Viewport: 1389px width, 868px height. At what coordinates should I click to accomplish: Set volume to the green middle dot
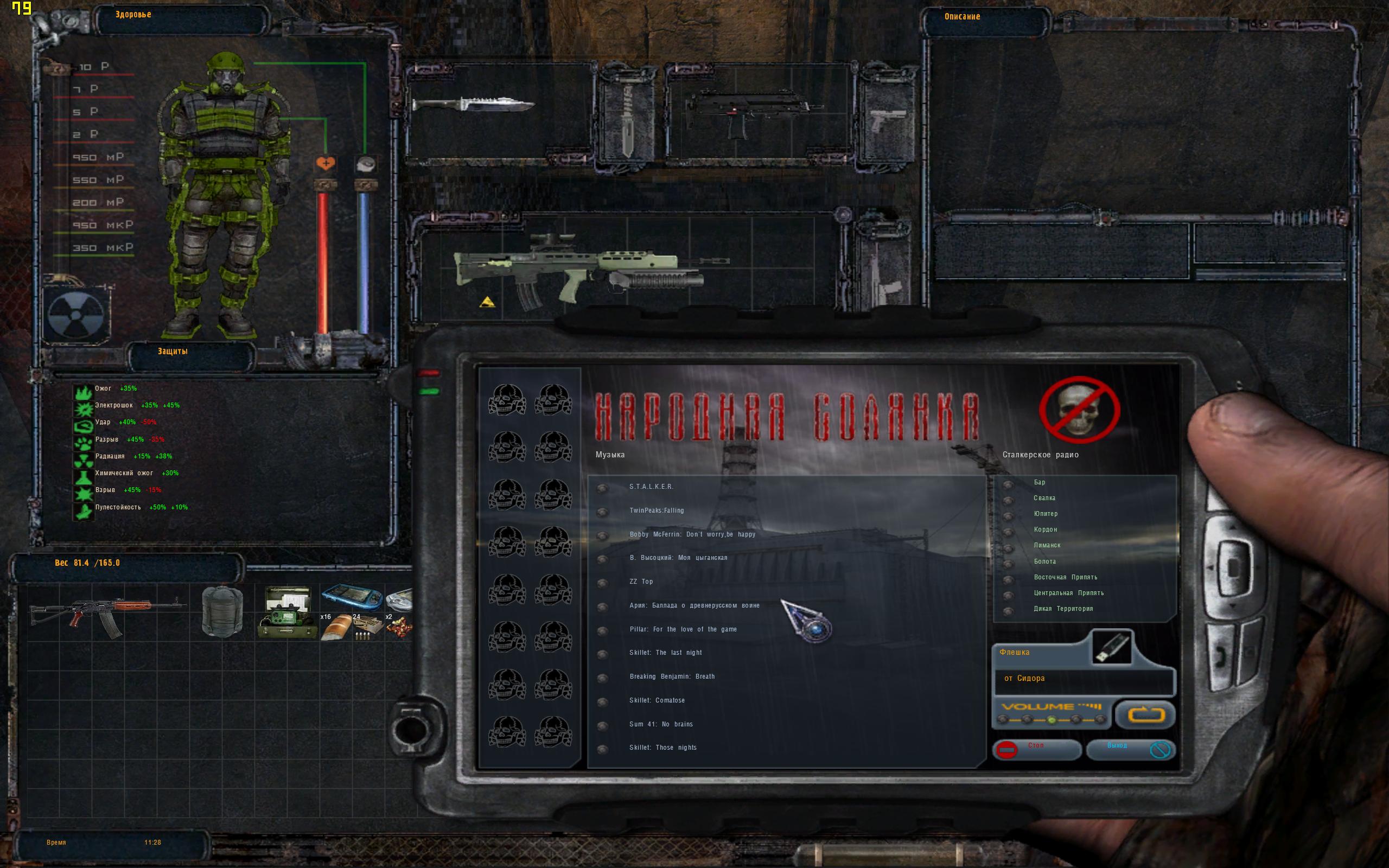click(x=1051, y=720)
